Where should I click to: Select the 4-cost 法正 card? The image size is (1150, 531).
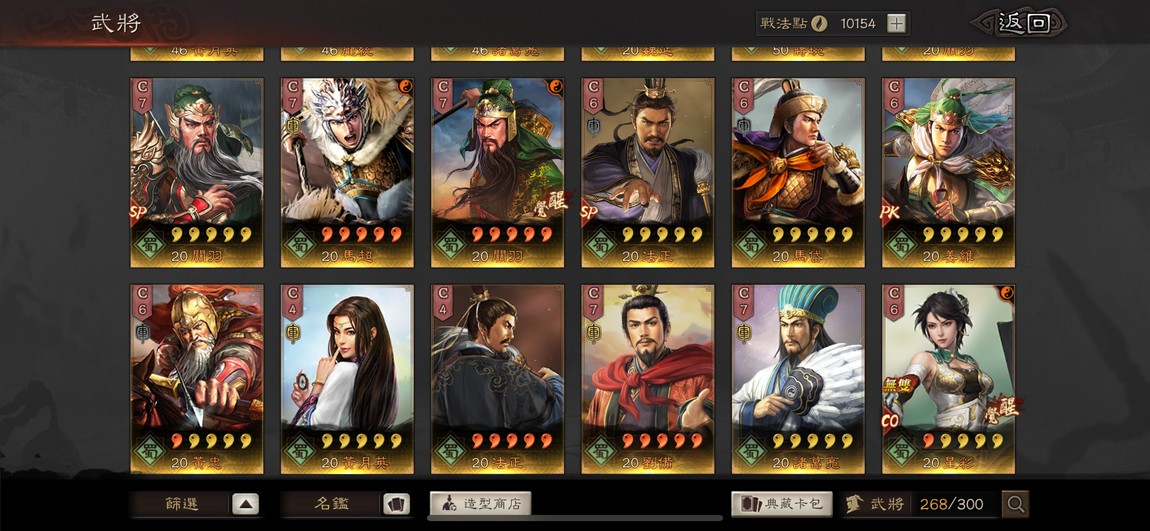click(x=497, y=378)
